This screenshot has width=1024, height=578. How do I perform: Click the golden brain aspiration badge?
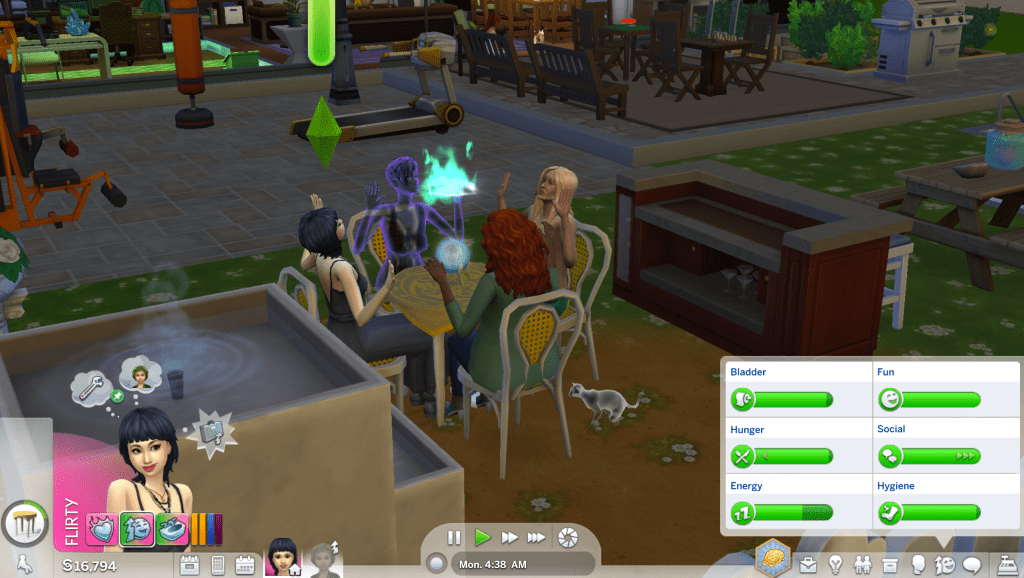[772, 558]
